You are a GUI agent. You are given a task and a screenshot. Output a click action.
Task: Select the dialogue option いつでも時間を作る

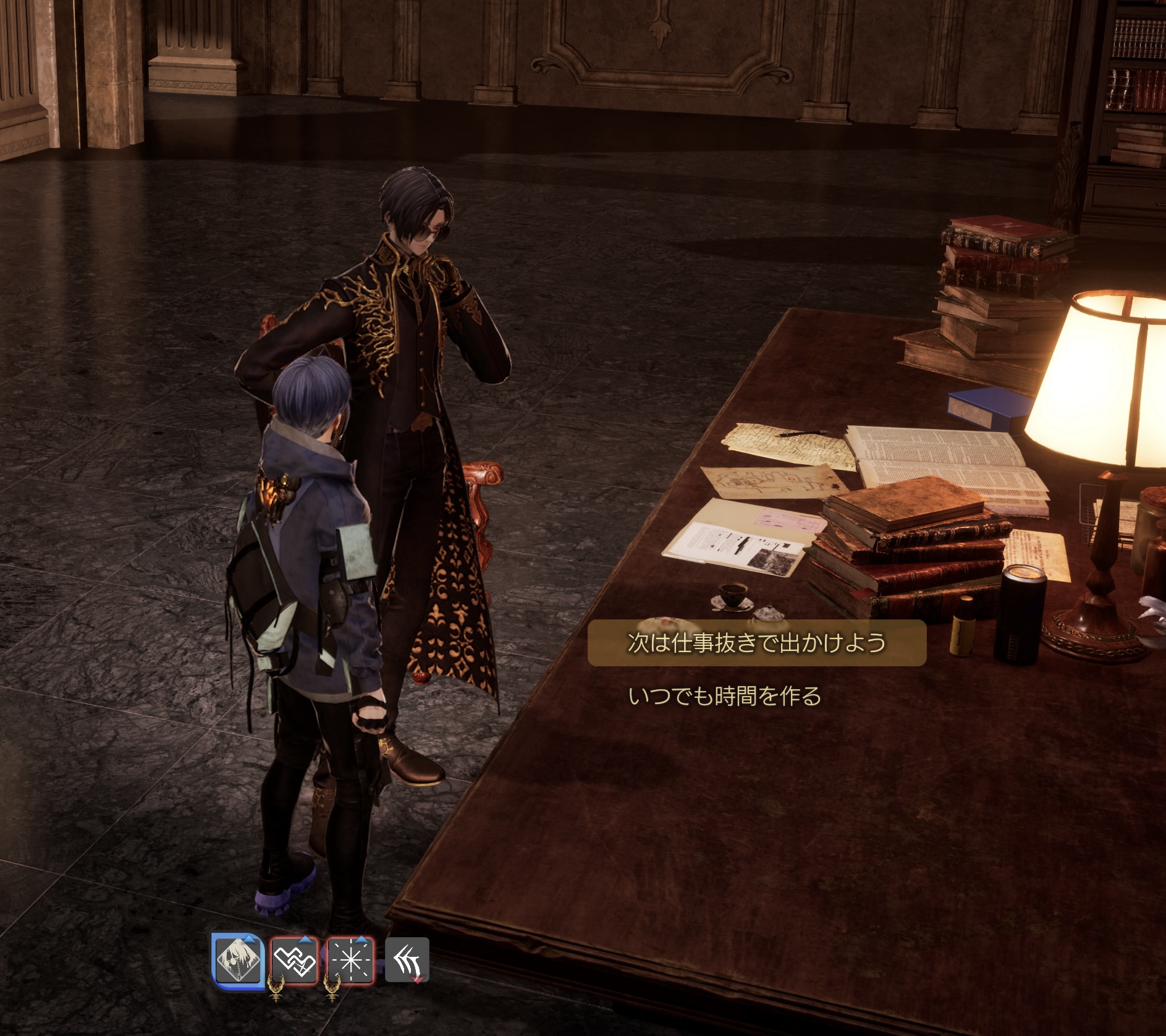pos(725,697)
